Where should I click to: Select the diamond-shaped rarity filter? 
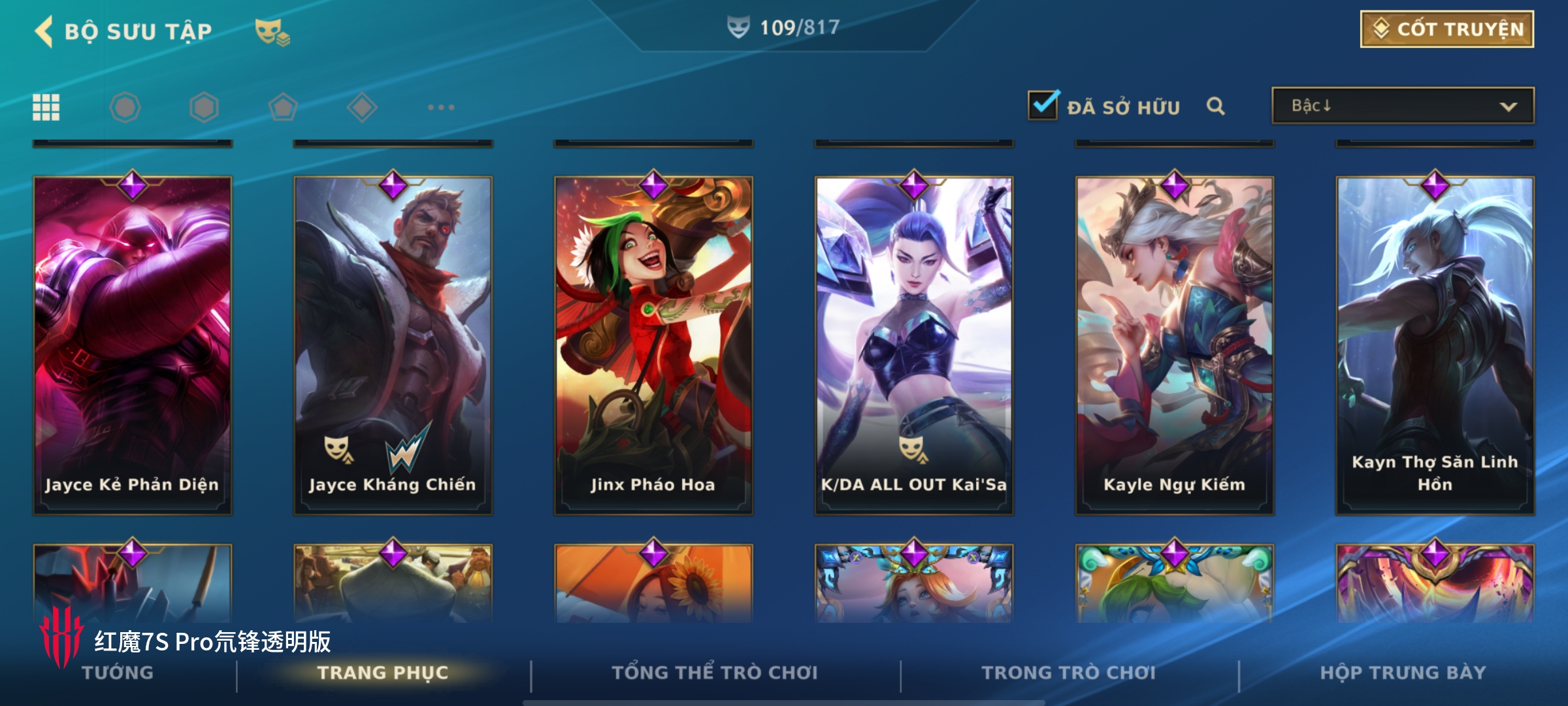(362, 107)
